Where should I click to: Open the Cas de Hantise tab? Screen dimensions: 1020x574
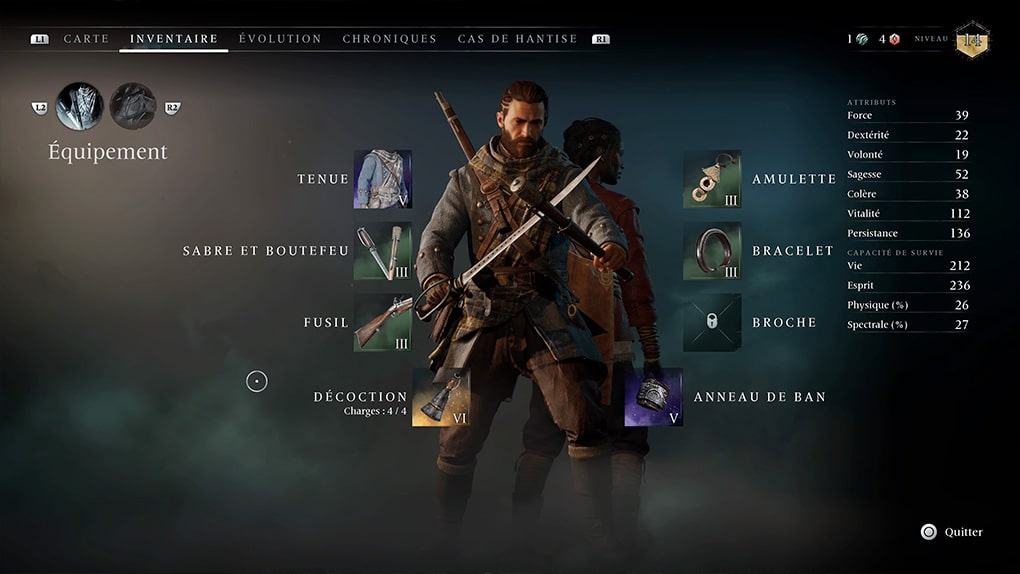click(517, 39)
